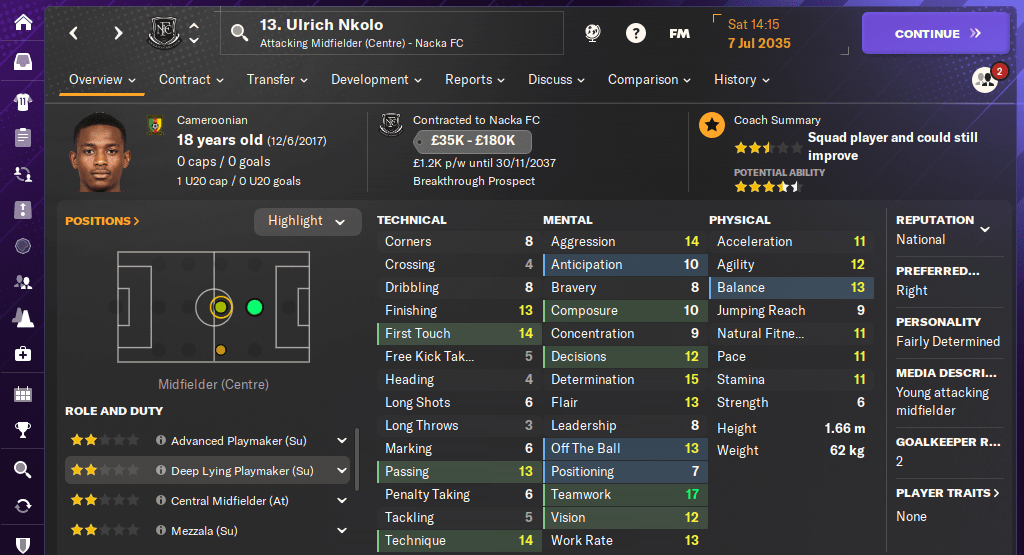1024x555 pixels.
Task: Go back to the previous screen
Action: [x=74, y=33]
